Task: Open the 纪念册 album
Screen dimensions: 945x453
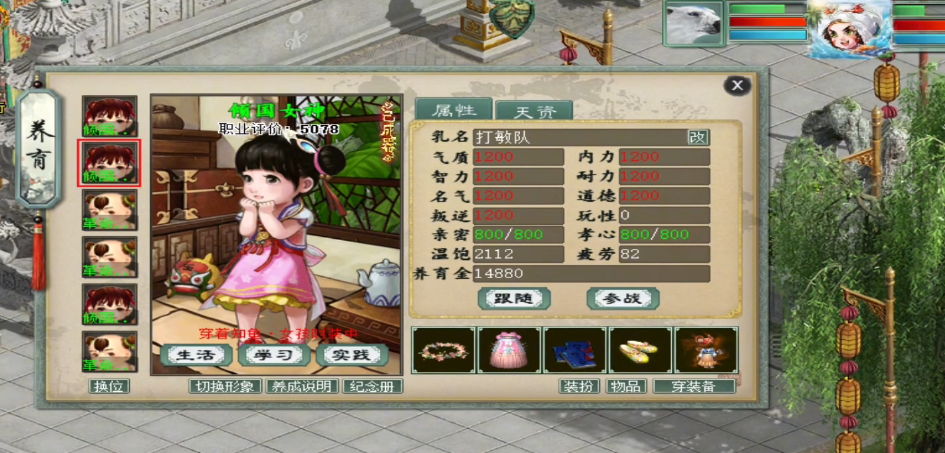Action: [x=371, y=386]
